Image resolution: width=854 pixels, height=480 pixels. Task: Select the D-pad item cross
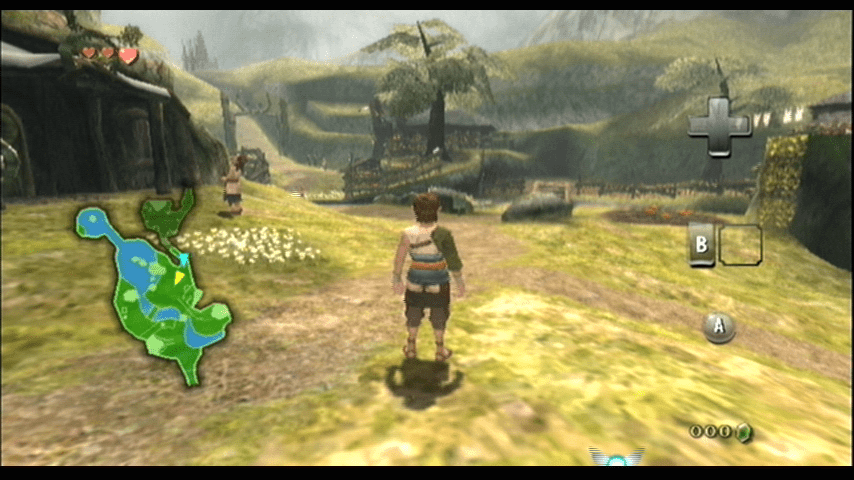(x=719, y=125)
